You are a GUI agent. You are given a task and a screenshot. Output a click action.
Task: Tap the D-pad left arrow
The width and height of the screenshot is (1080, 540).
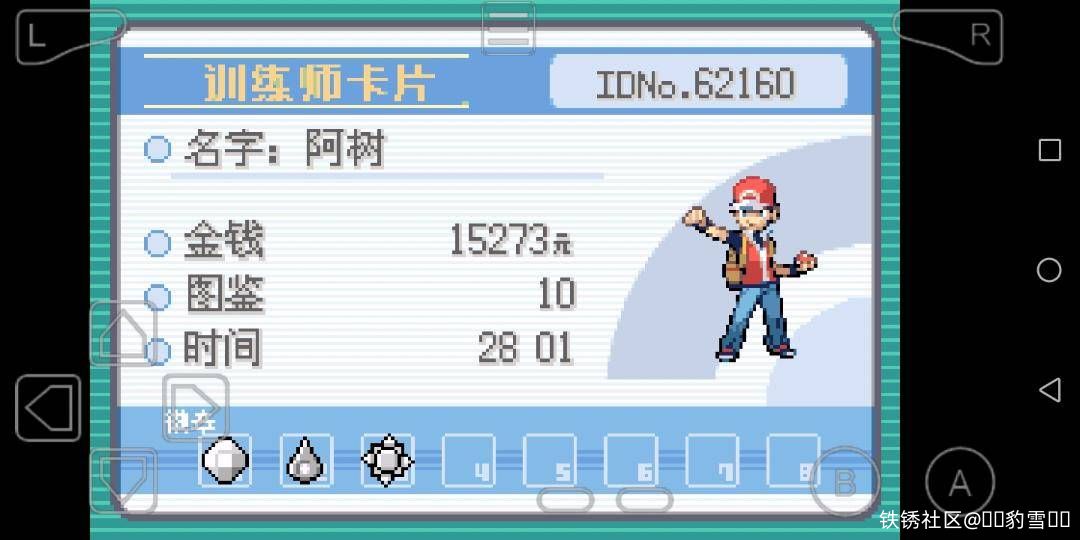48,408
